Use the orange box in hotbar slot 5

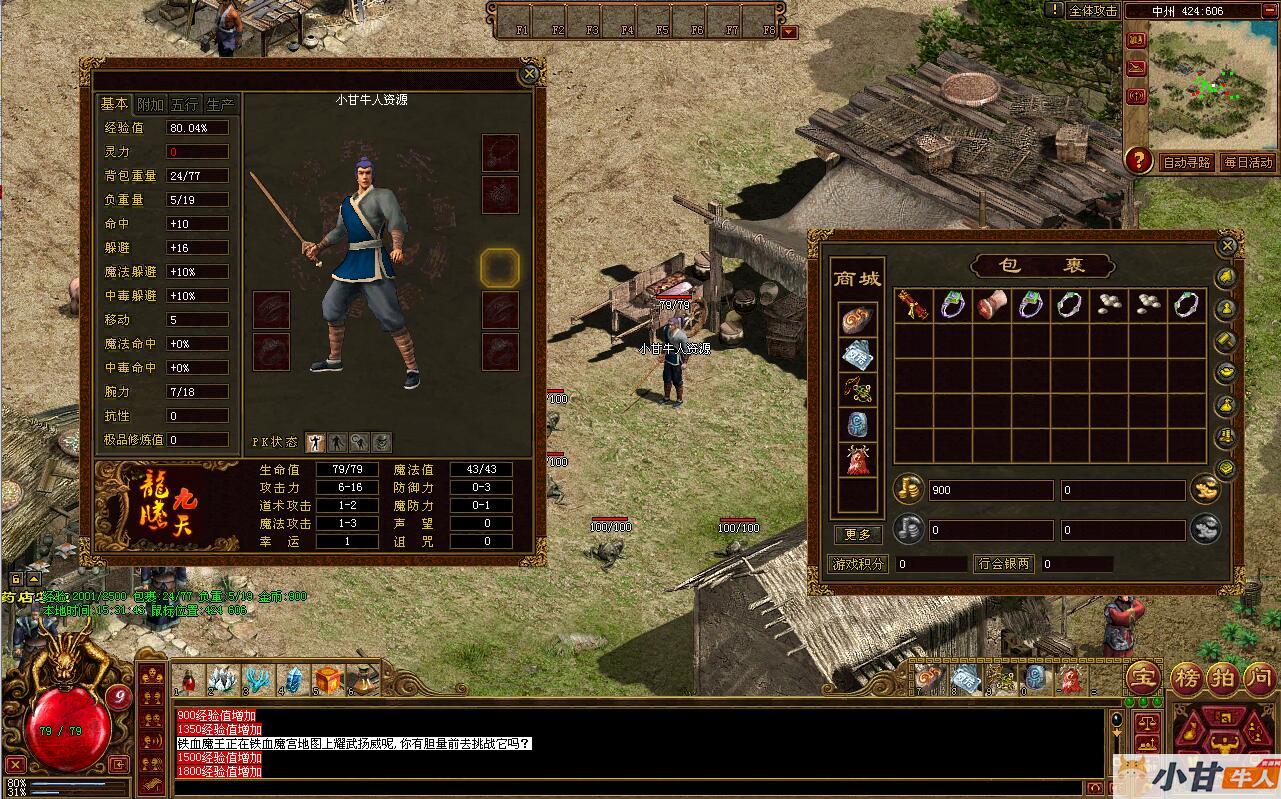pos(328,679)
